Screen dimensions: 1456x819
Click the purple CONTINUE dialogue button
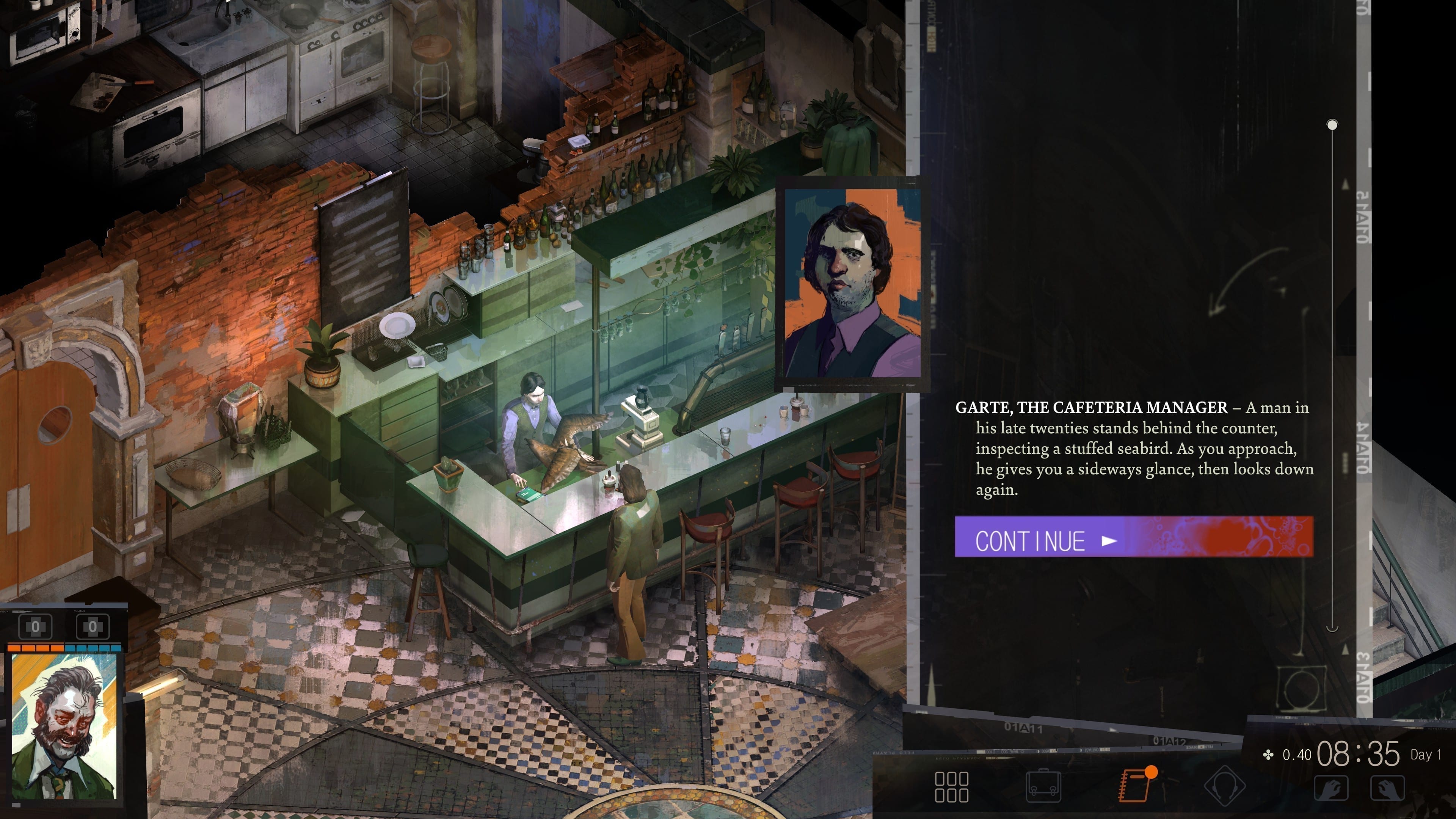click(1133, 537)
